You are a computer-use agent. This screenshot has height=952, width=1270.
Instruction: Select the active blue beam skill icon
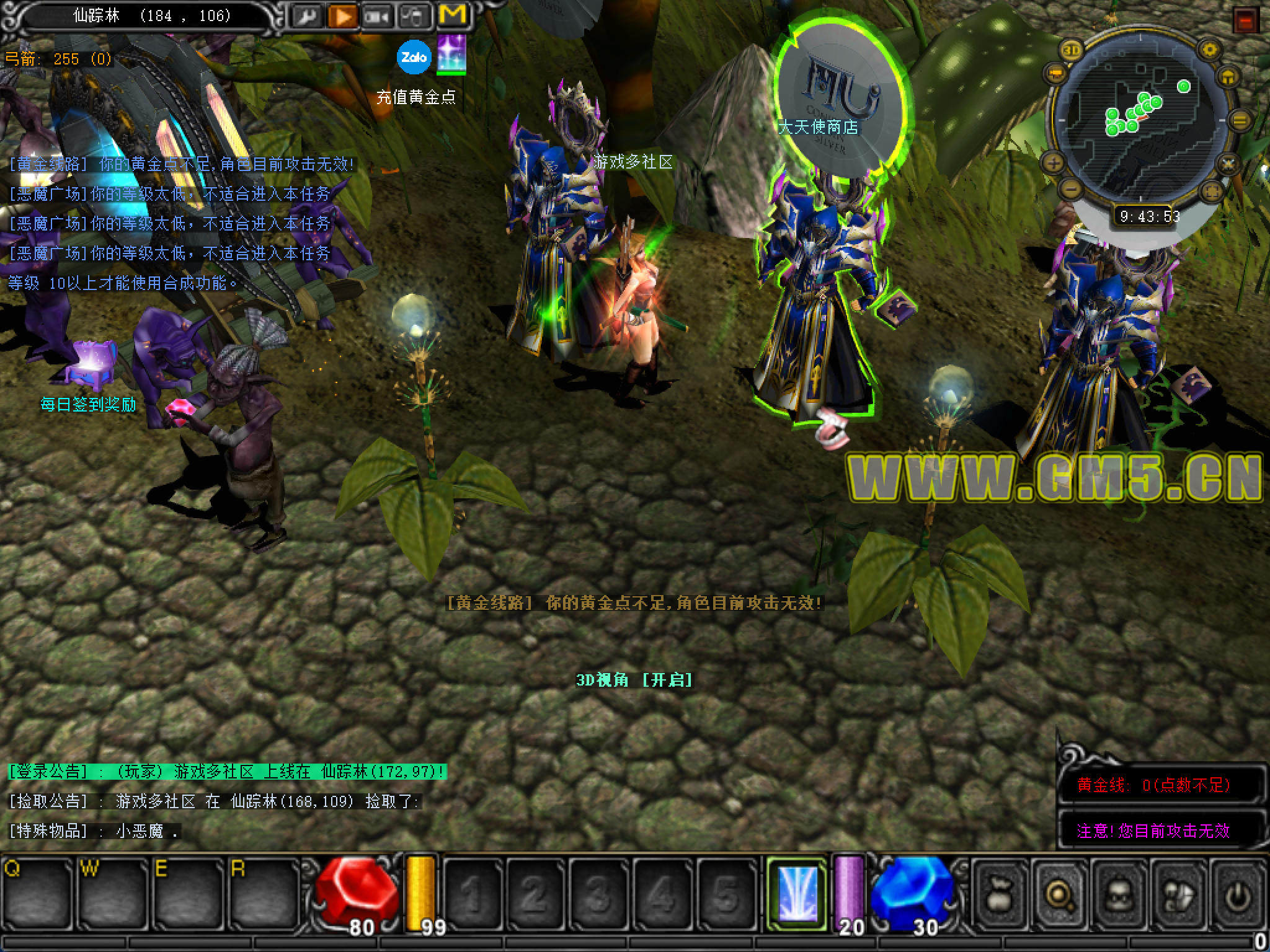point(797,893)
